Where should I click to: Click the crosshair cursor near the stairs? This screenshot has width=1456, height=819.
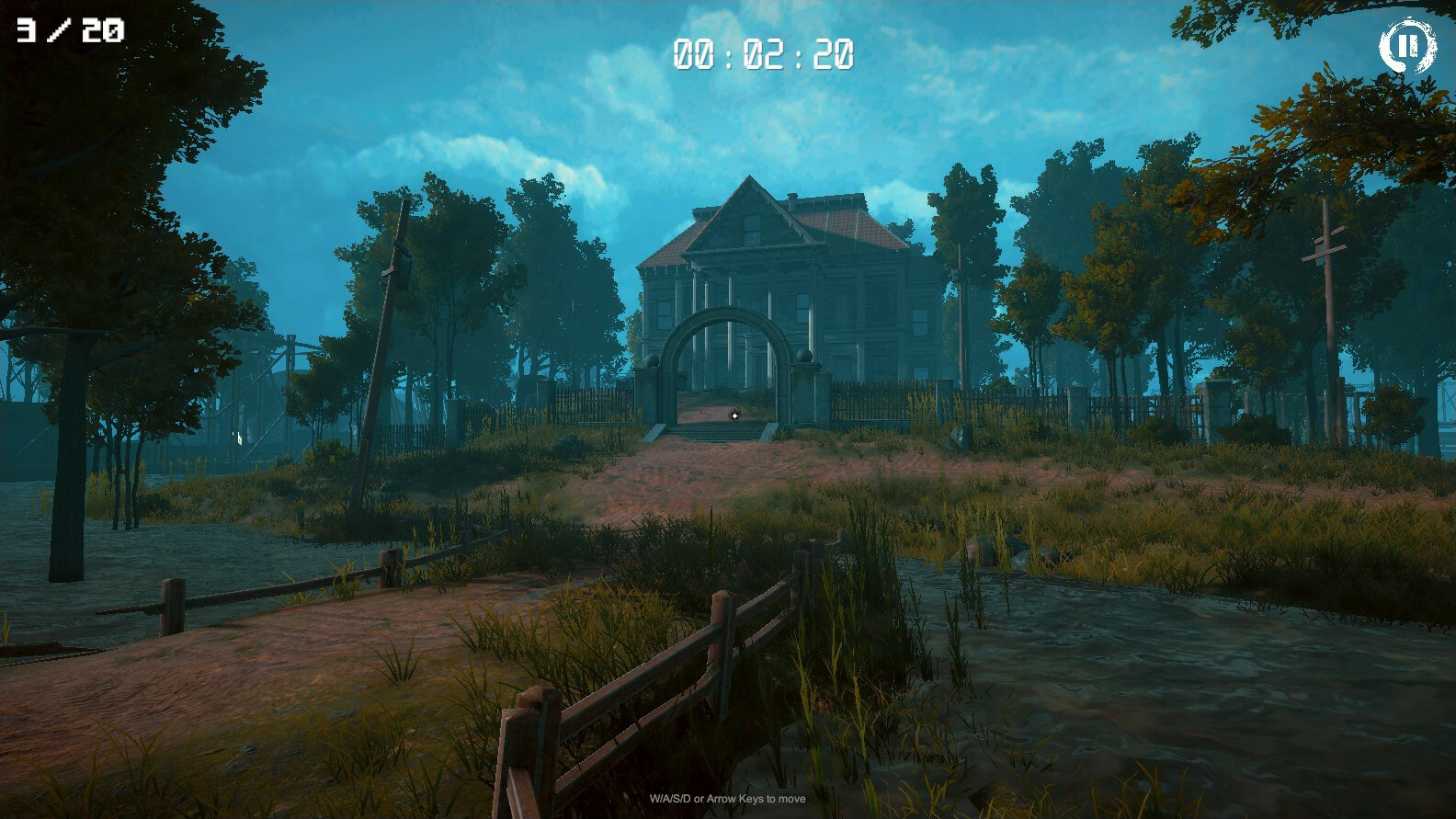pyautogui.click(x=734, y=415)
